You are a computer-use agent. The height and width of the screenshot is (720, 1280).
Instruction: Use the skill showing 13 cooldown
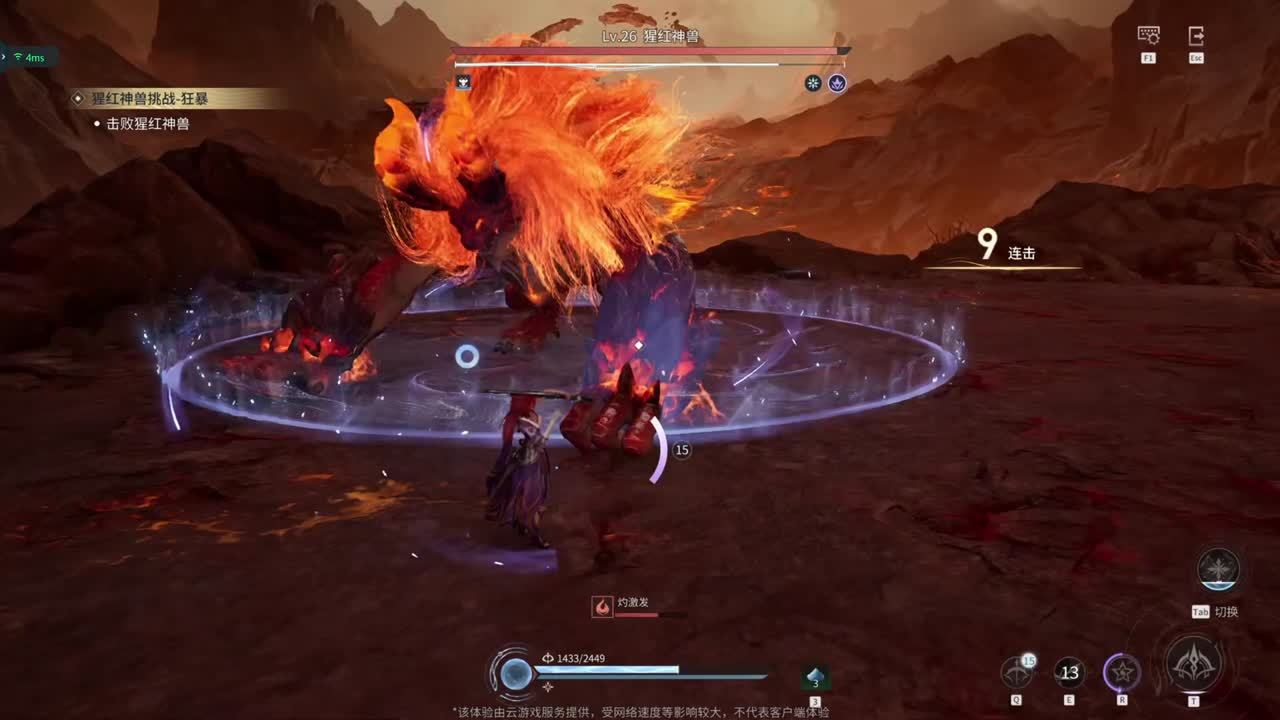(x=1069, y=673)
